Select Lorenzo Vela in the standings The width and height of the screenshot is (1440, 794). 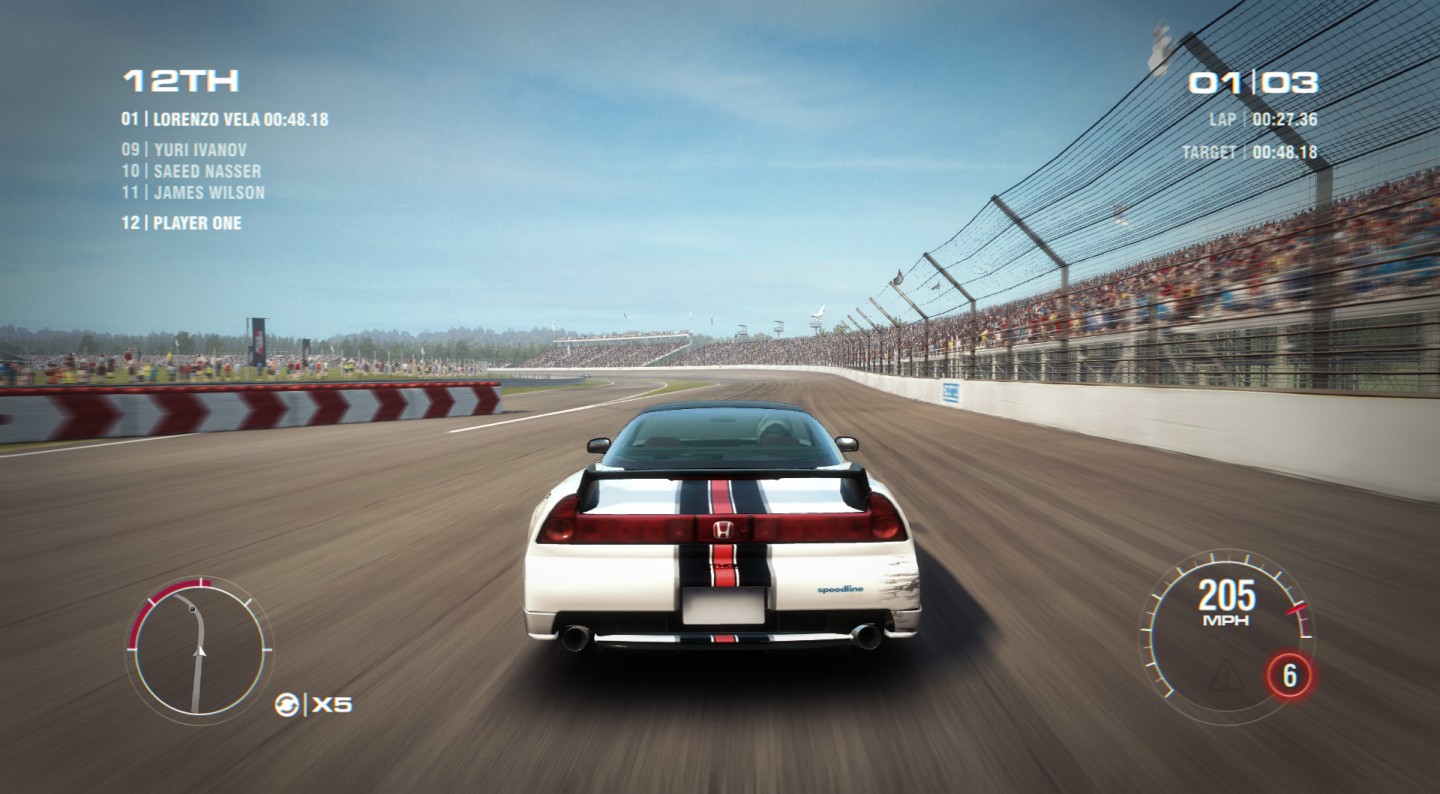(x=225, y=120)
